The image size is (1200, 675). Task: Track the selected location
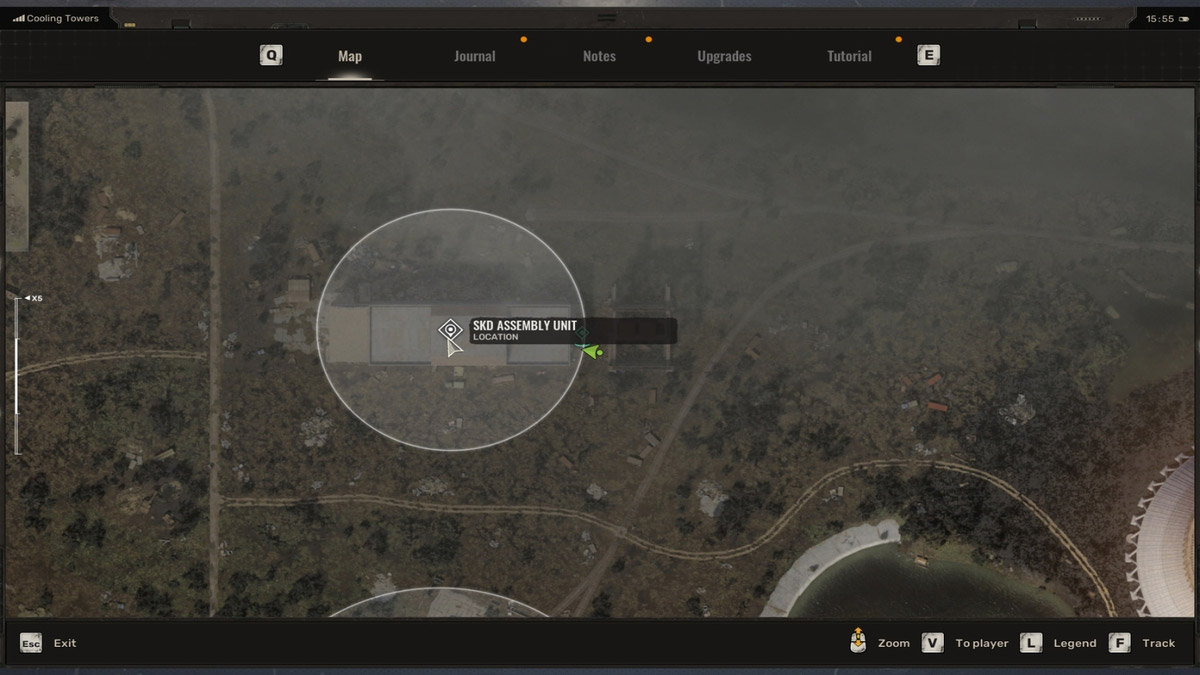point(1120,643)
